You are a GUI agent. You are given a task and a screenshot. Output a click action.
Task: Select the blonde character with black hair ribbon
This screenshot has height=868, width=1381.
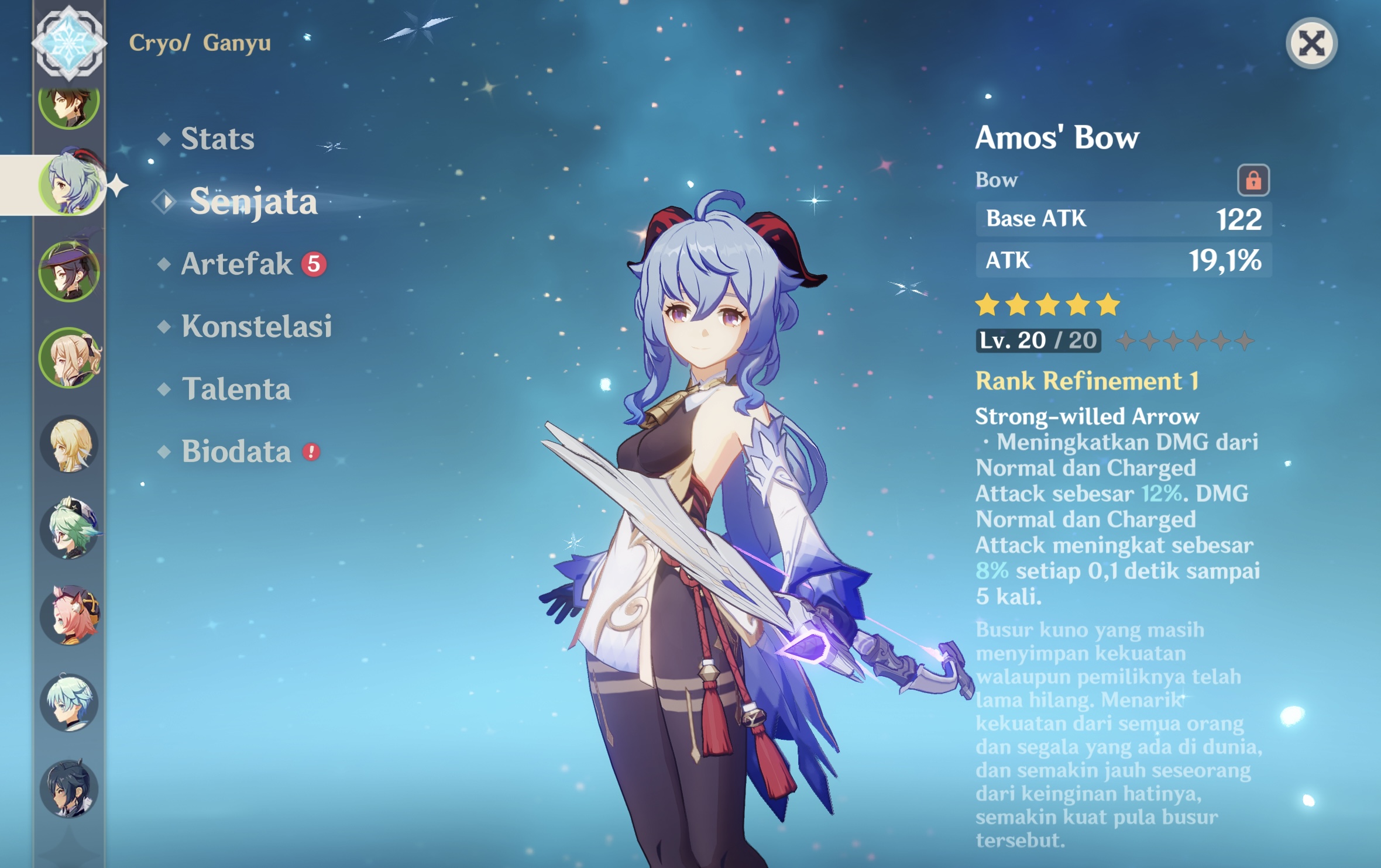pos(69,357)
